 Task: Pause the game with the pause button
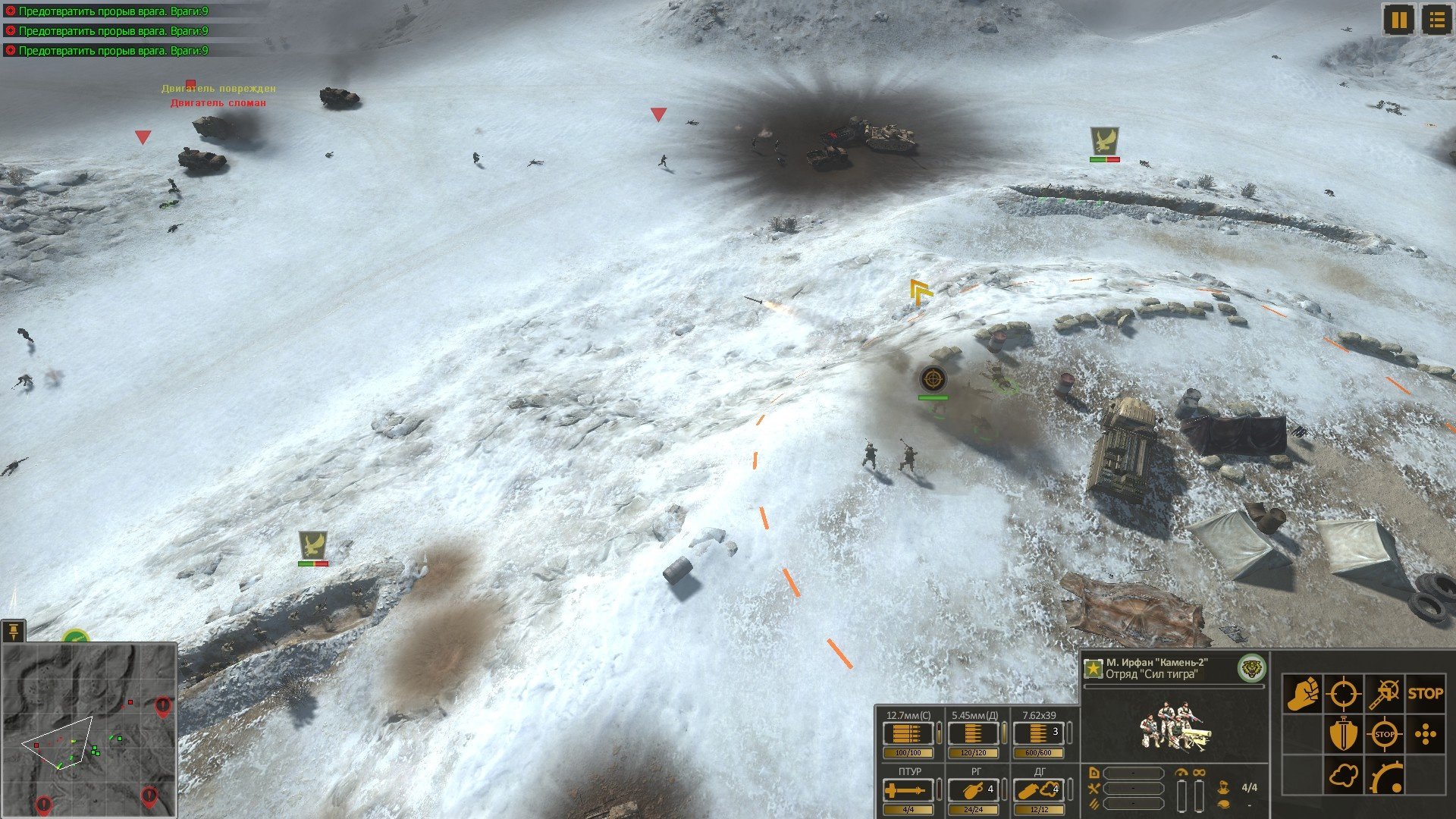click(x=1399, y=20)
